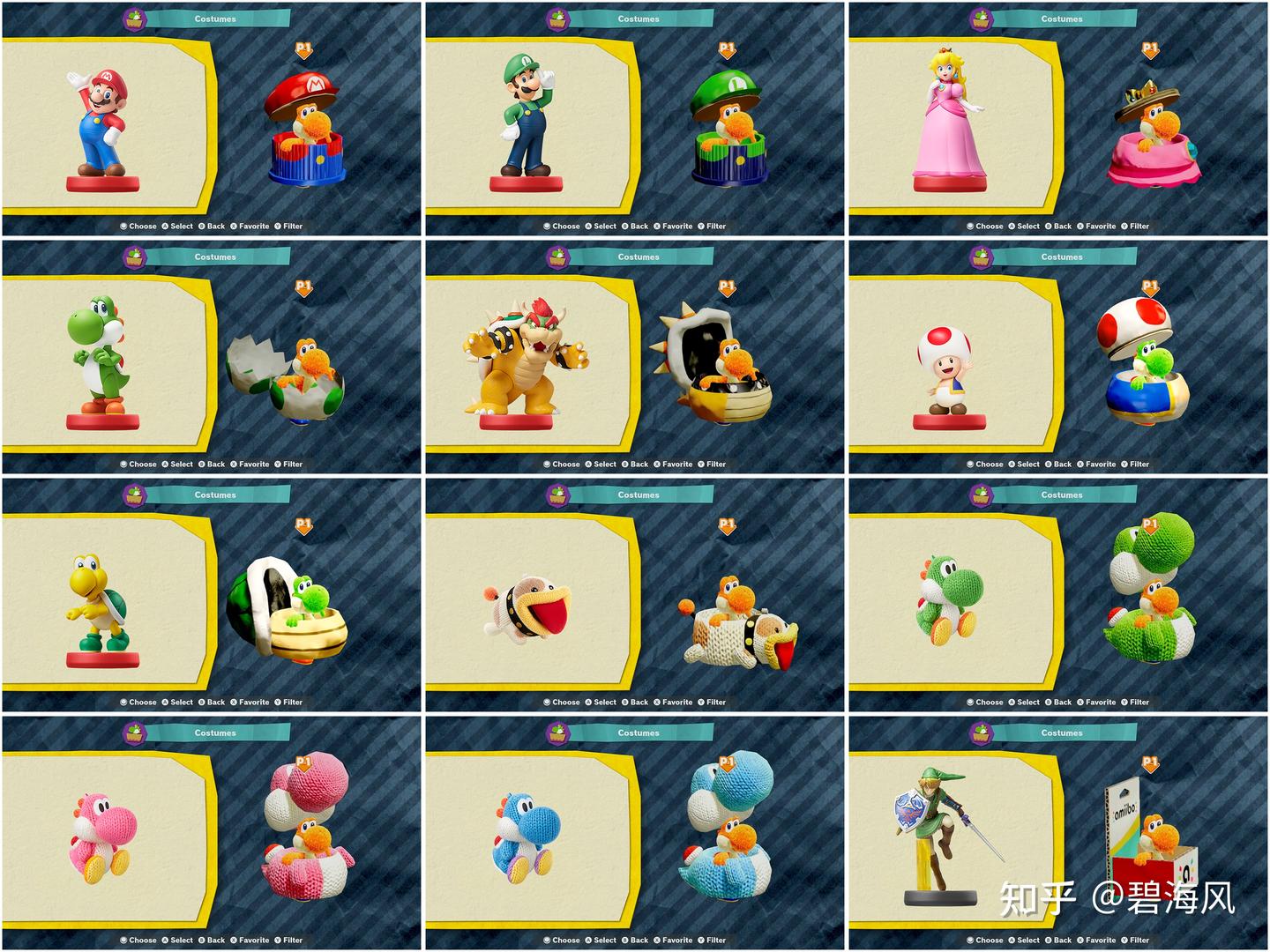Click the Y Filter icon in the Mario panel
1270x952 pixels.
point(278,226)
